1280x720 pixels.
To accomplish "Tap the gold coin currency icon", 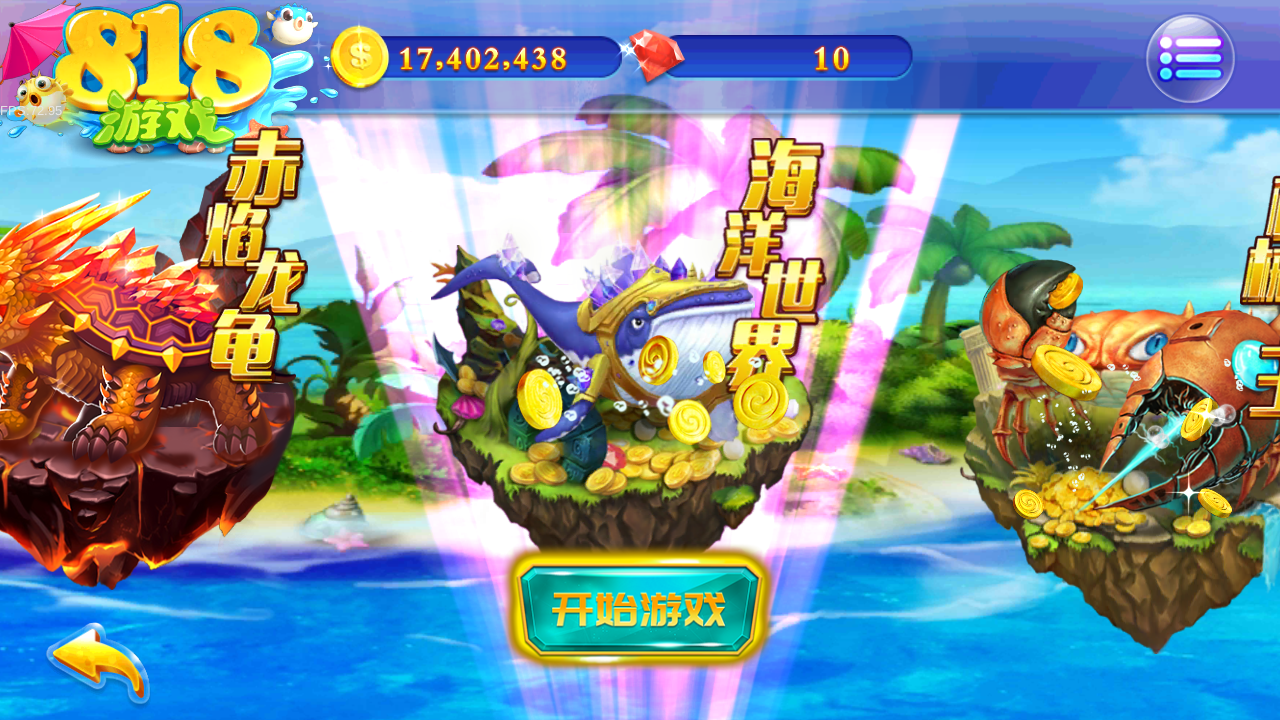I will click(360, 58).
